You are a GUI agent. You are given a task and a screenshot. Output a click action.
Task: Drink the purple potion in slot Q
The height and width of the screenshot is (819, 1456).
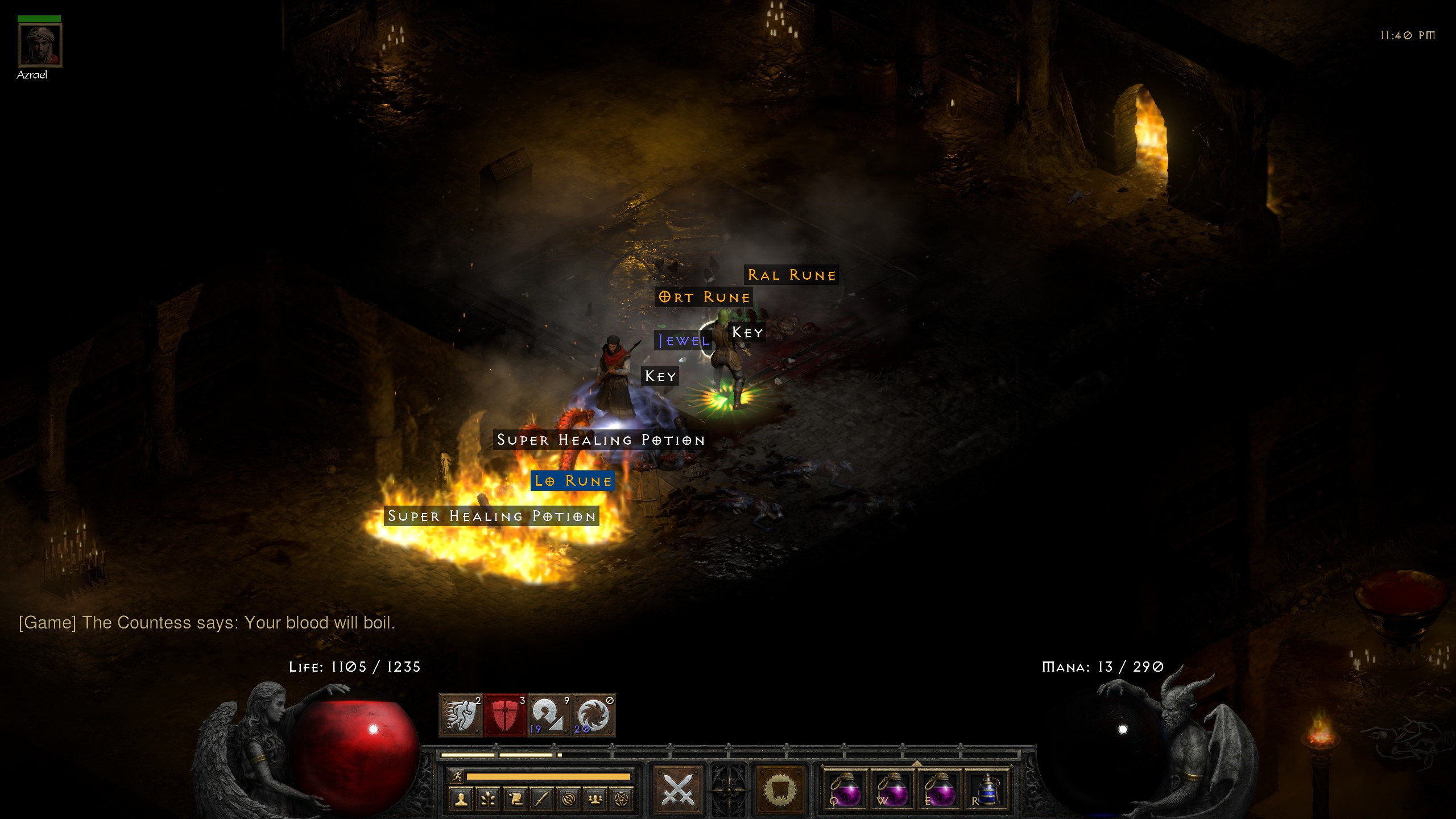[x=845, y=790]
